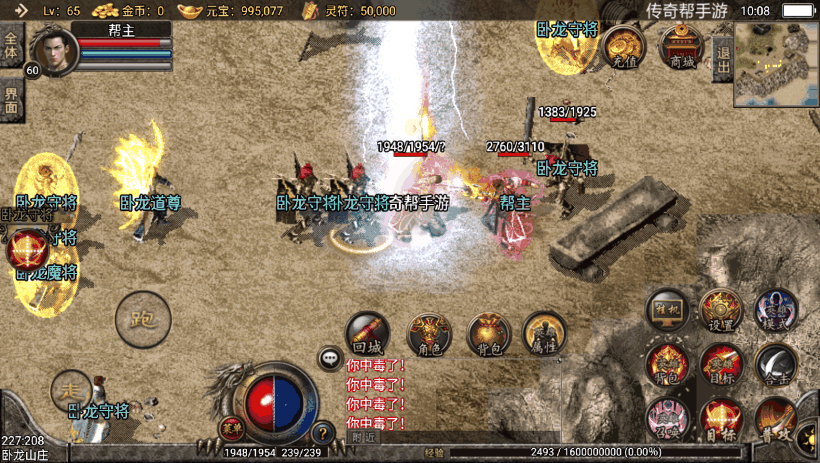Activate the 跑 run button

(x=143, y=319)
